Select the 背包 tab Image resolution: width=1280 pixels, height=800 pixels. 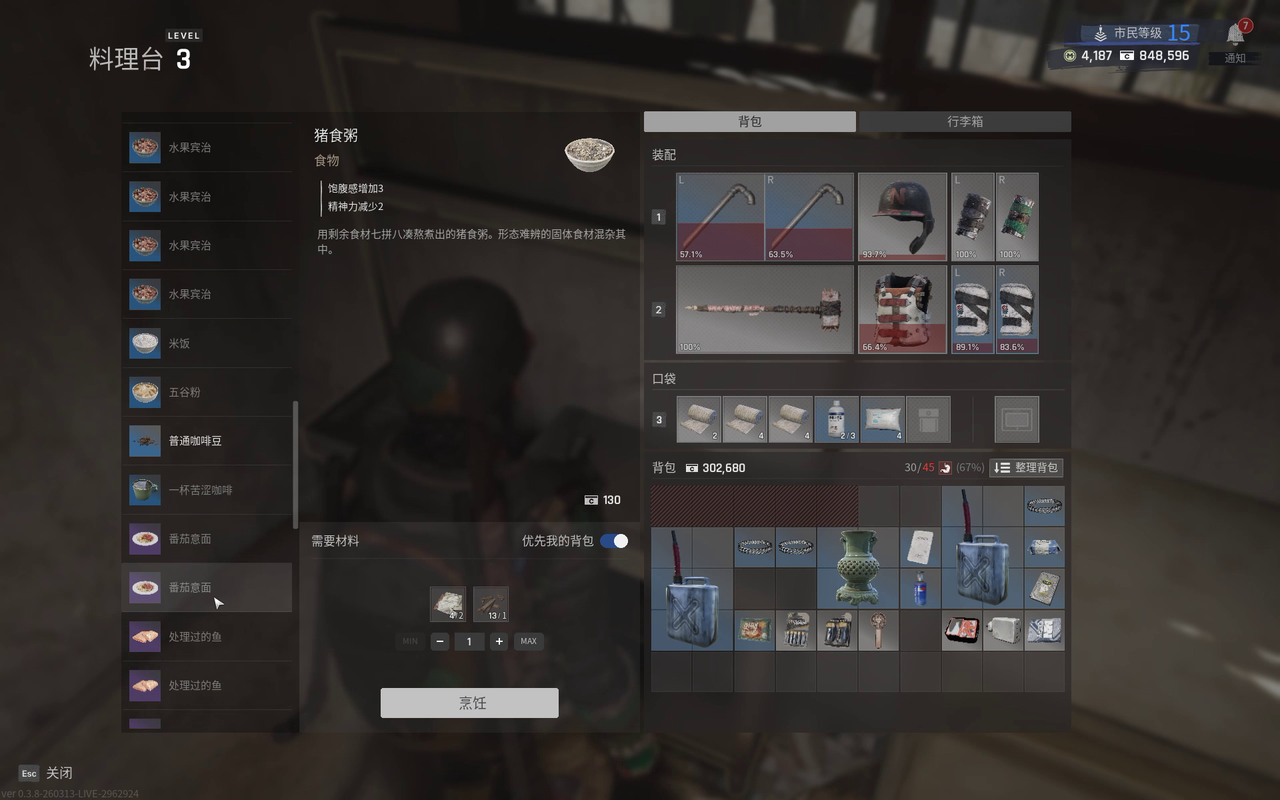(x=750, y=121)
